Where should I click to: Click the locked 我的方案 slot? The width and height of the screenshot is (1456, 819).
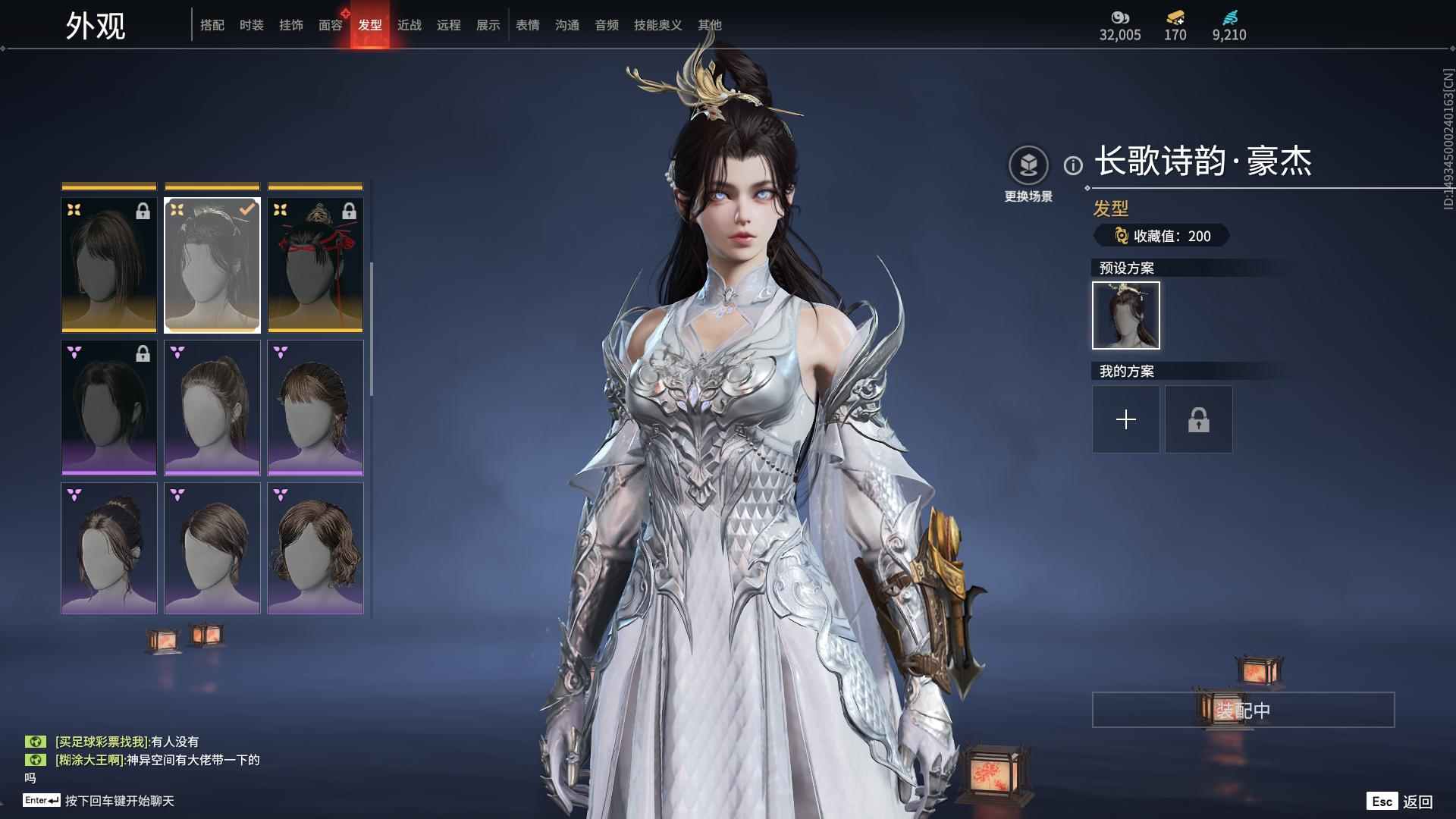tap(1198, 419)
